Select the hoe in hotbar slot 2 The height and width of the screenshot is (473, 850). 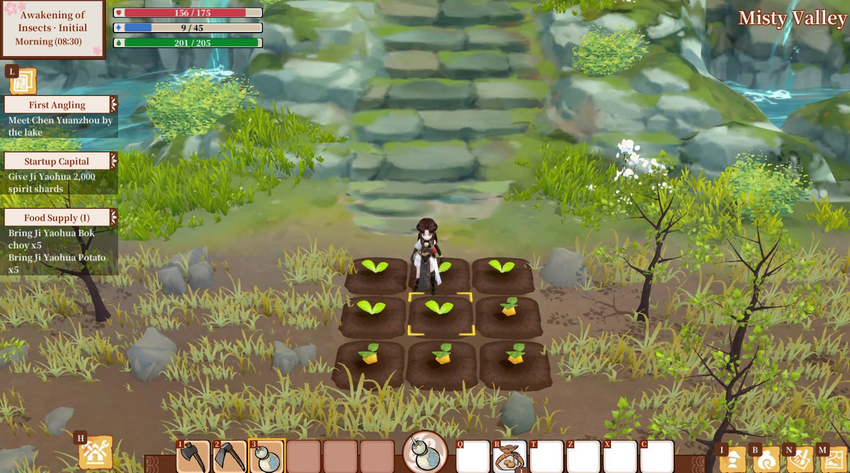(230, 456)
